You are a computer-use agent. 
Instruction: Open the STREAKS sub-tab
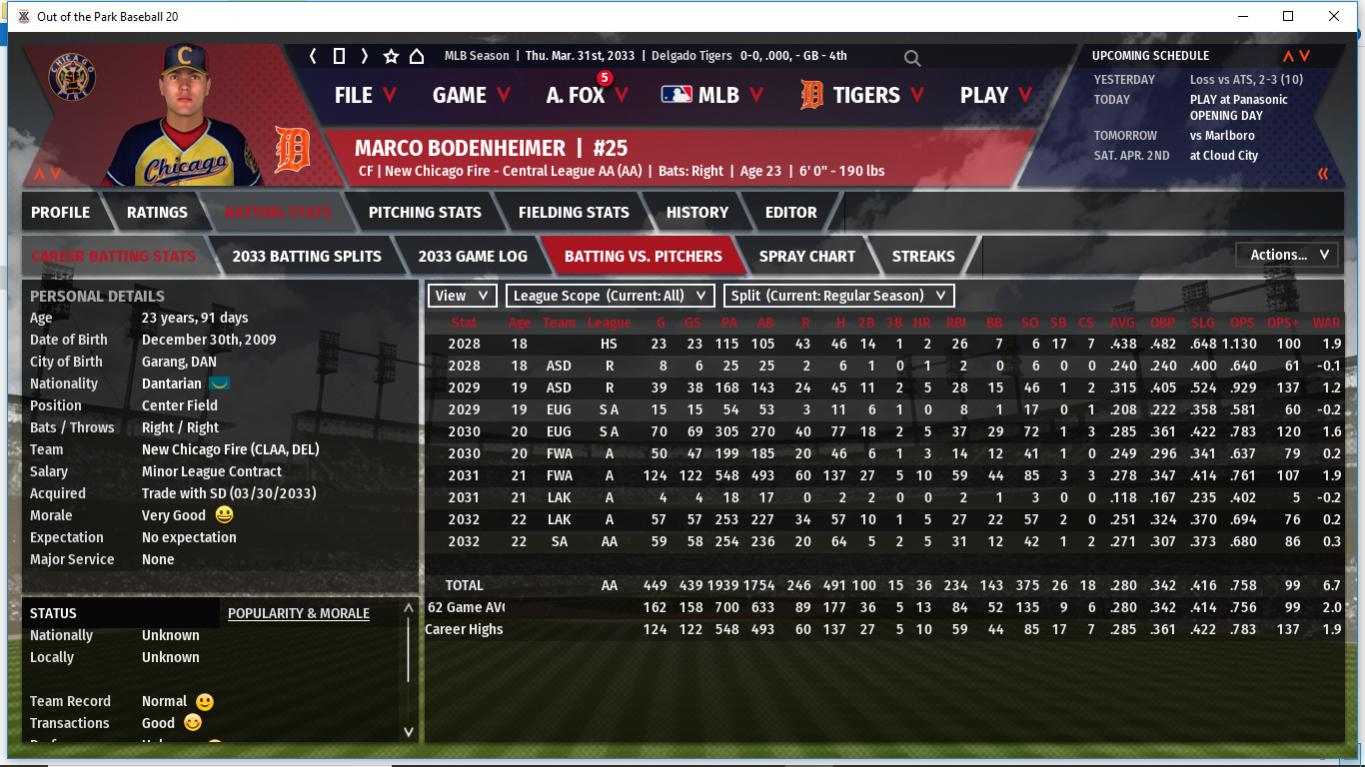(x=923, y=256)
